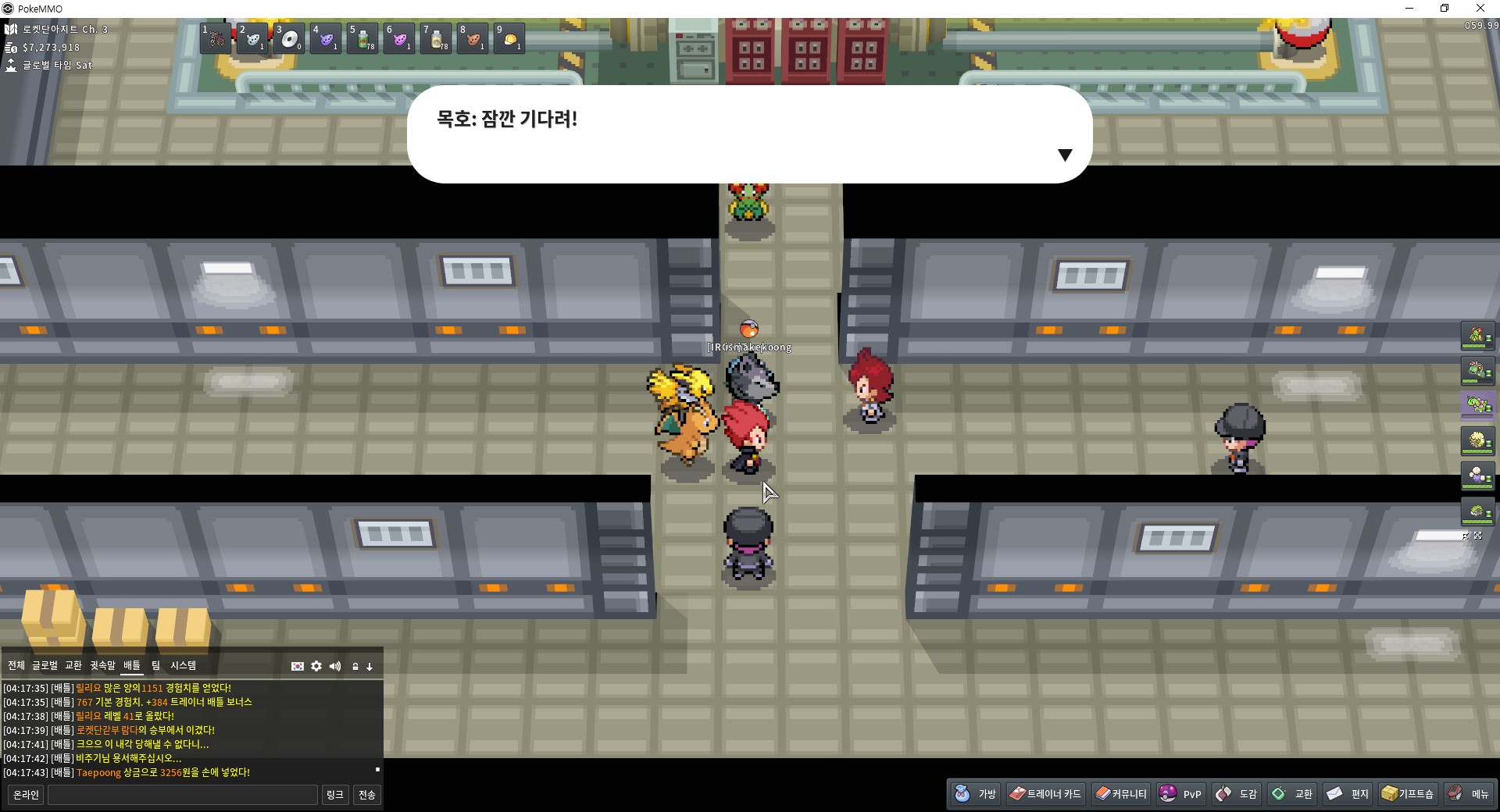Click the chat message input field

click(183, 795)
